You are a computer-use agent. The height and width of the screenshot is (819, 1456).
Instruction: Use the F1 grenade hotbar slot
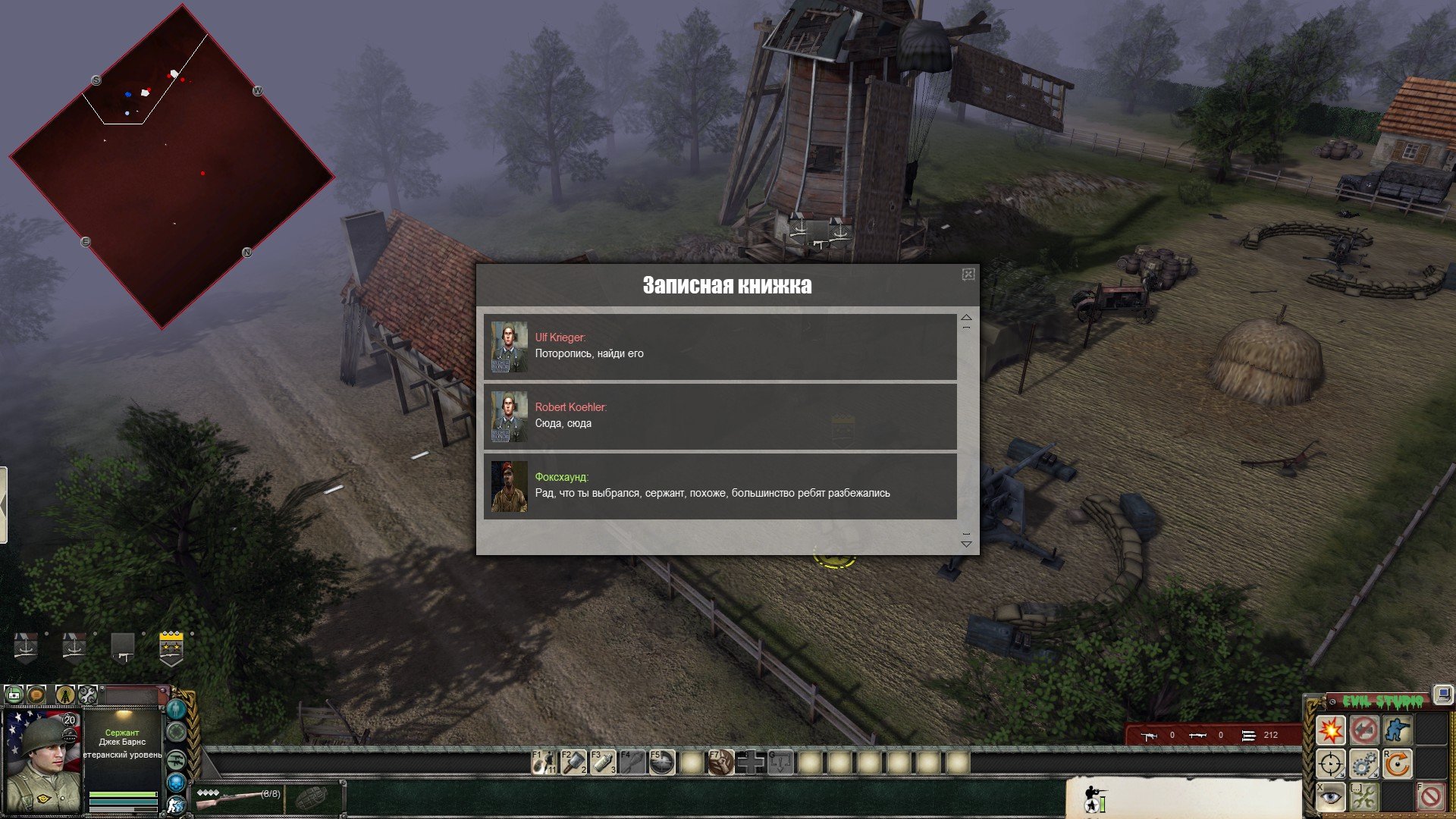[x=544, y=762]
